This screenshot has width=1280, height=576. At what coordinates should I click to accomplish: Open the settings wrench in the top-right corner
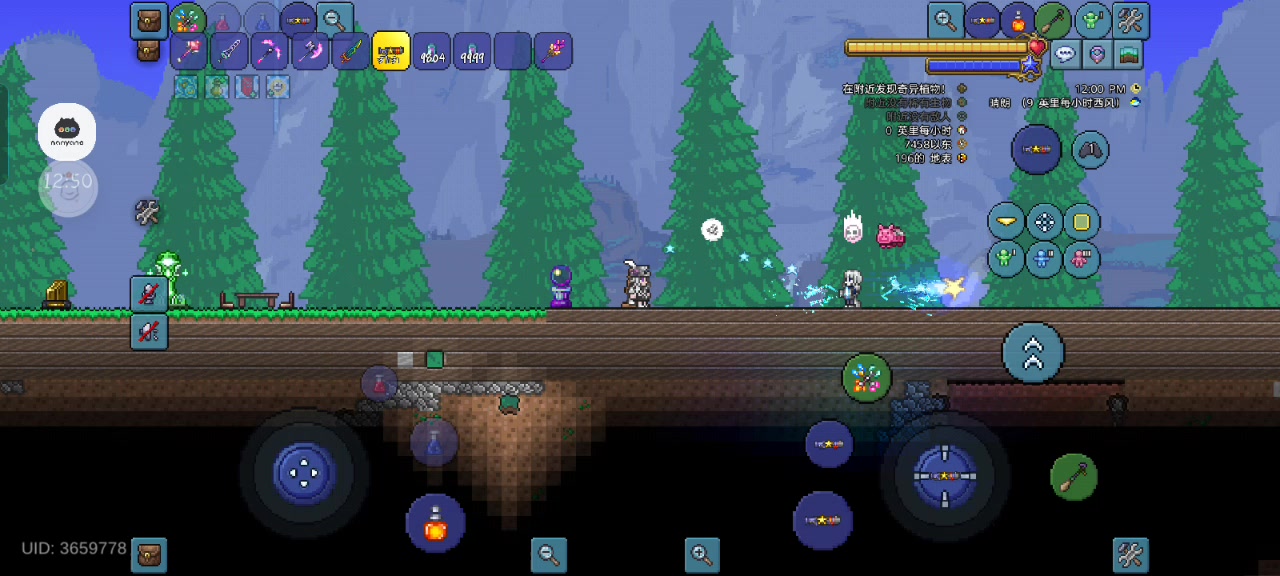[x=1131, y=20]
